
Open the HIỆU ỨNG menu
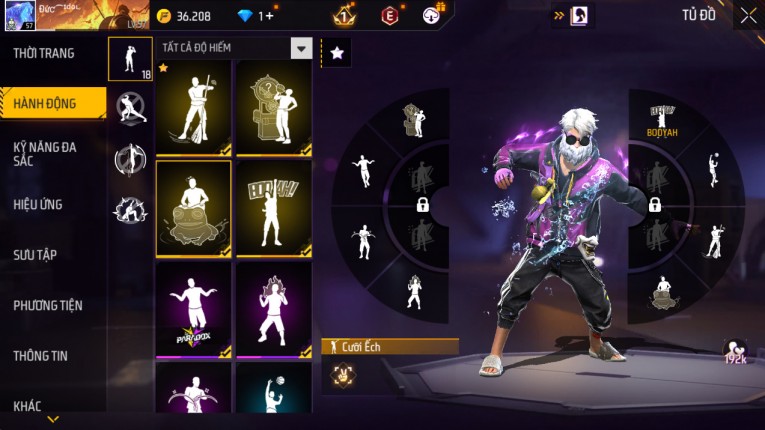[38, 204]
